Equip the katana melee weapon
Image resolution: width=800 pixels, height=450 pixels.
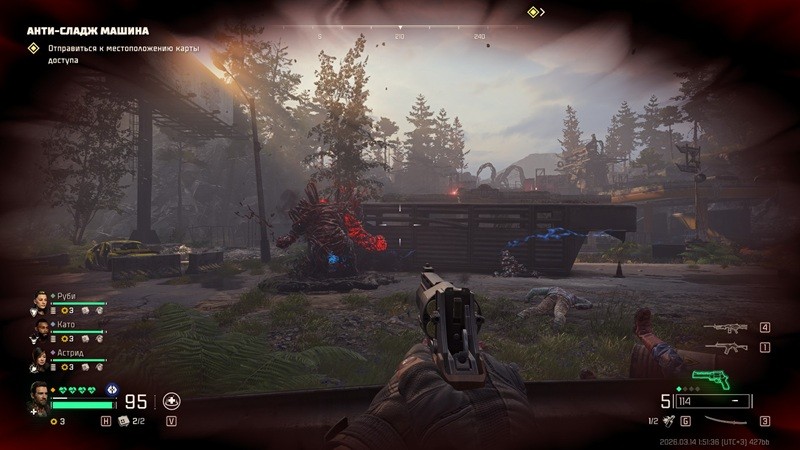point(722,421)
